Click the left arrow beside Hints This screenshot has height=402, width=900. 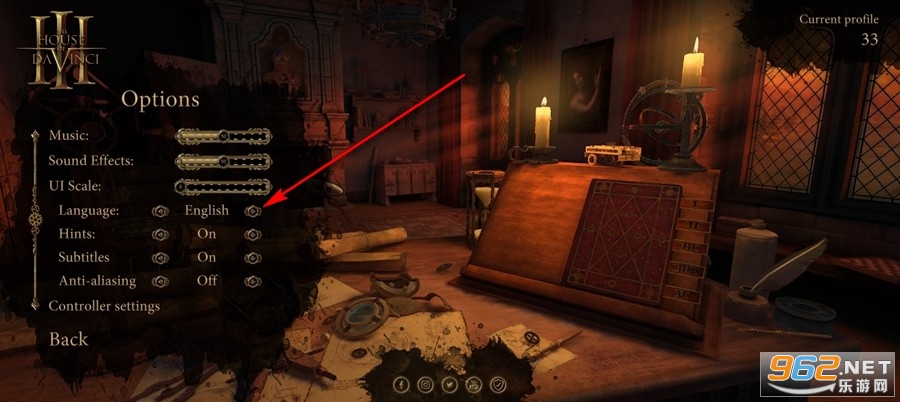coord(160,234)
